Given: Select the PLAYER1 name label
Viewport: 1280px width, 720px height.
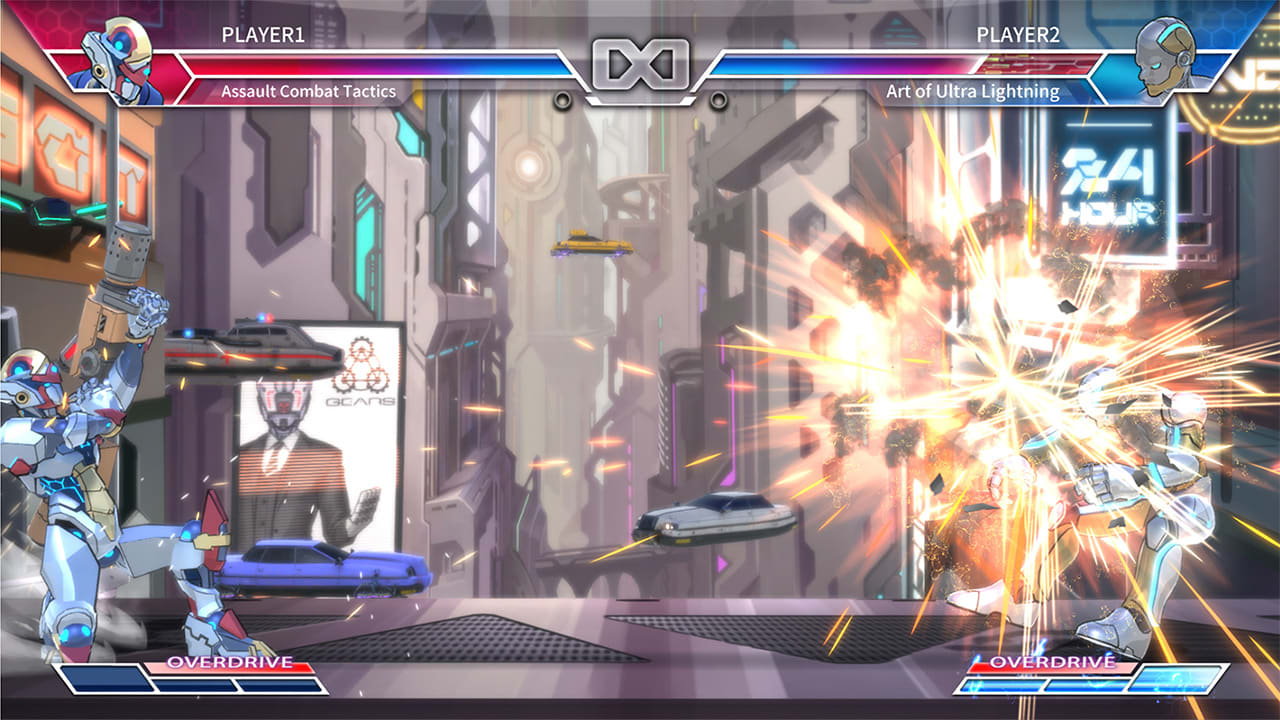Looking at the screenshot, I should coord(265,33).
